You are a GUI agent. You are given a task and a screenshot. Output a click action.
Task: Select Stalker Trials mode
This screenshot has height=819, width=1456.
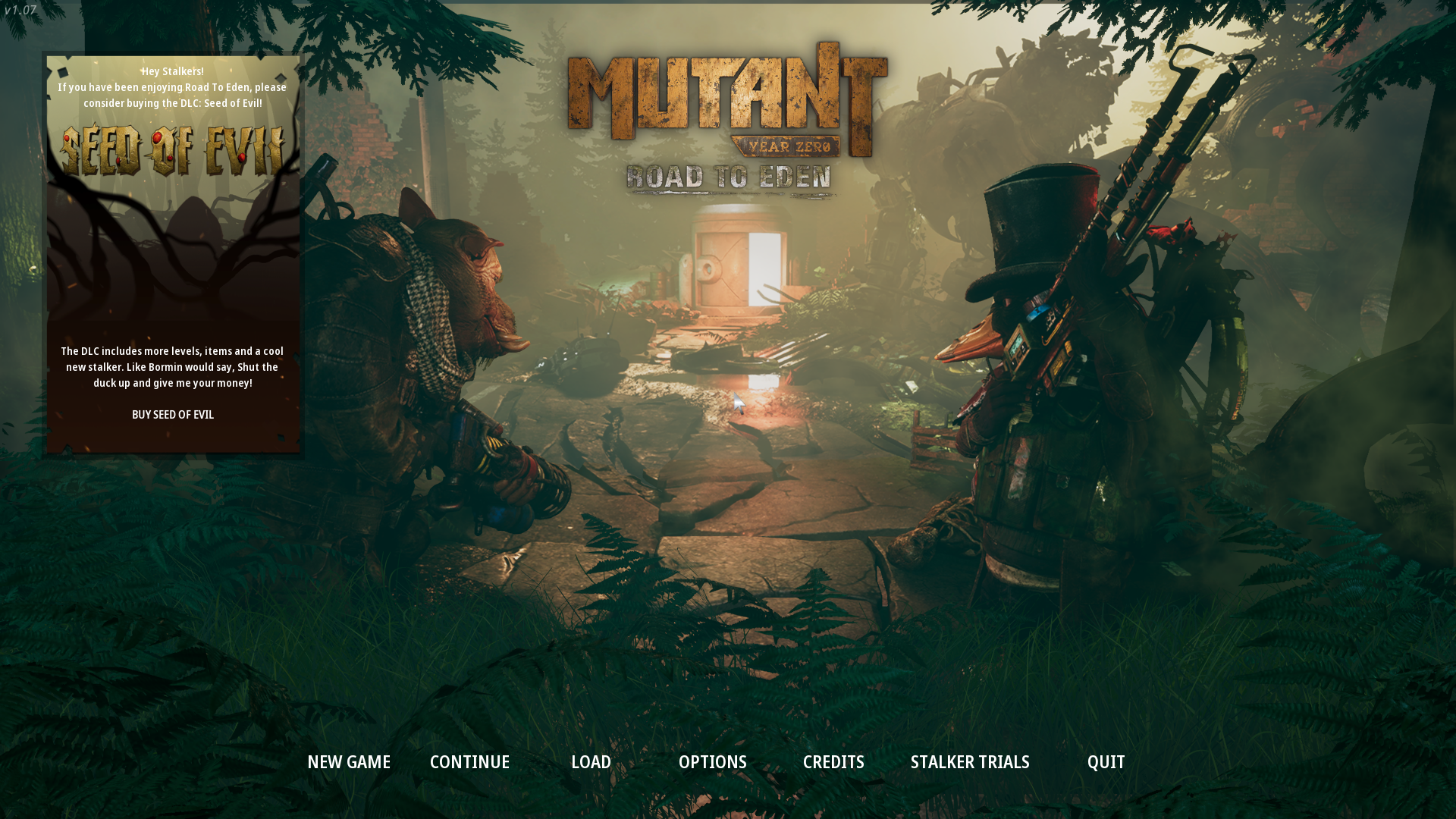point(970,762)
